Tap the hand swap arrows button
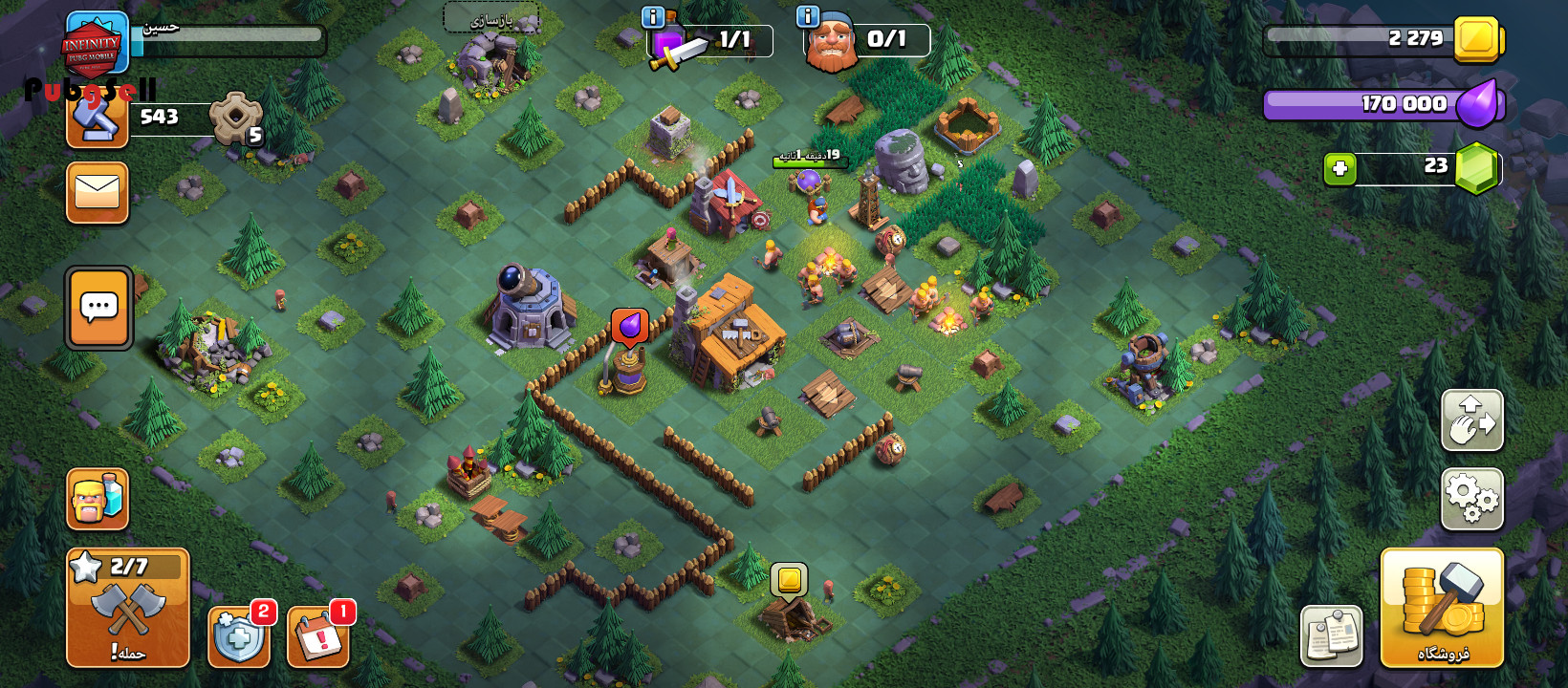This screenshot has width=1568, height=688. (x=1471, y=419)
